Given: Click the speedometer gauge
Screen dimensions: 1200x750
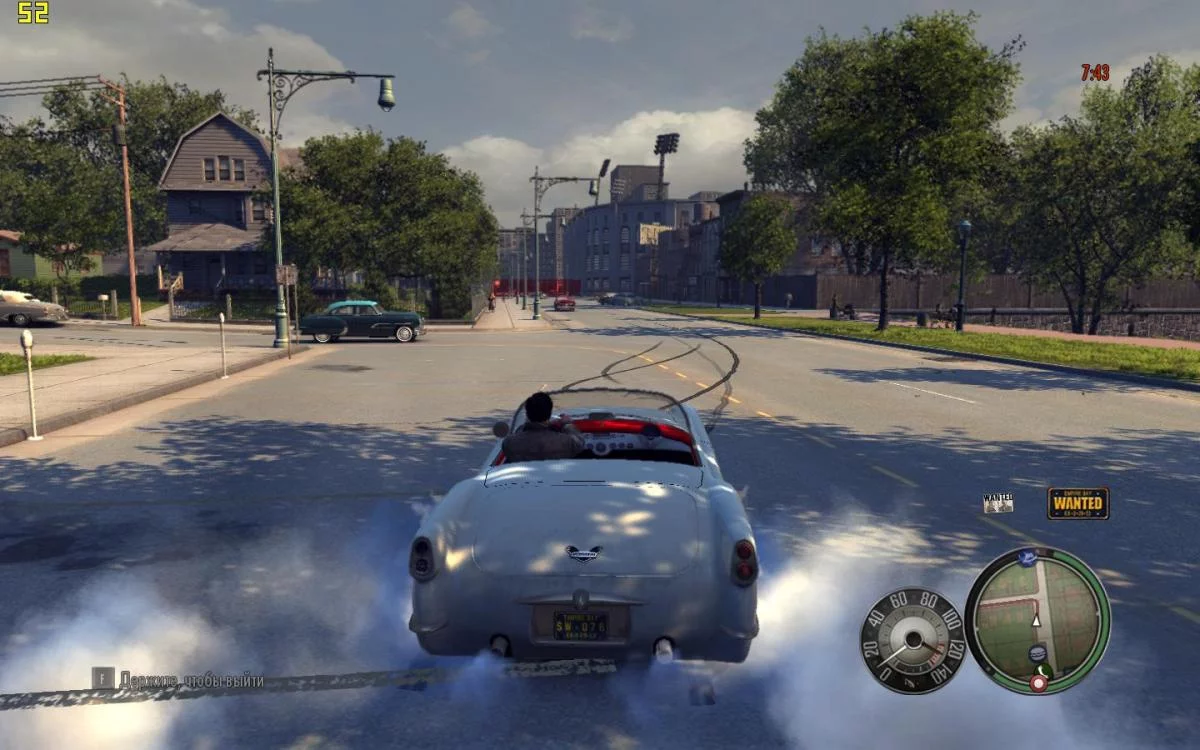Looking at the screenshot, I should click(x=911, y=640).
